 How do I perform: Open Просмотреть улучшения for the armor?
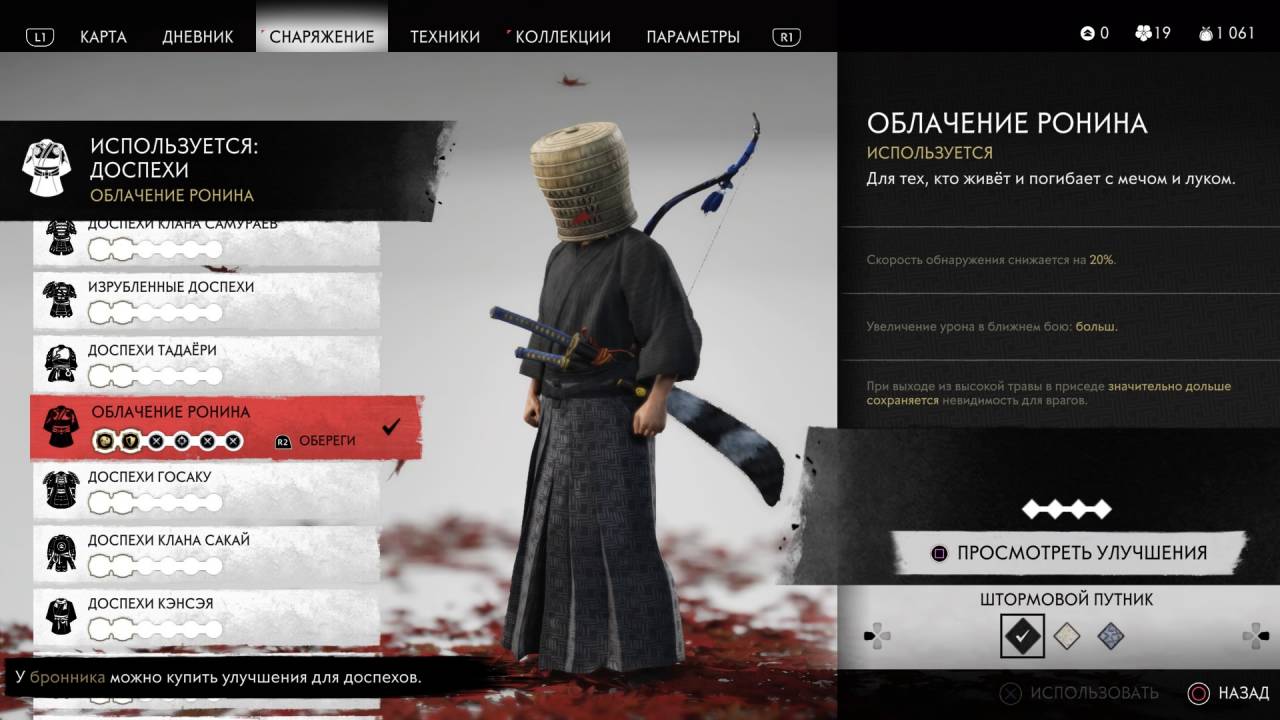[x=1068, y=553]
